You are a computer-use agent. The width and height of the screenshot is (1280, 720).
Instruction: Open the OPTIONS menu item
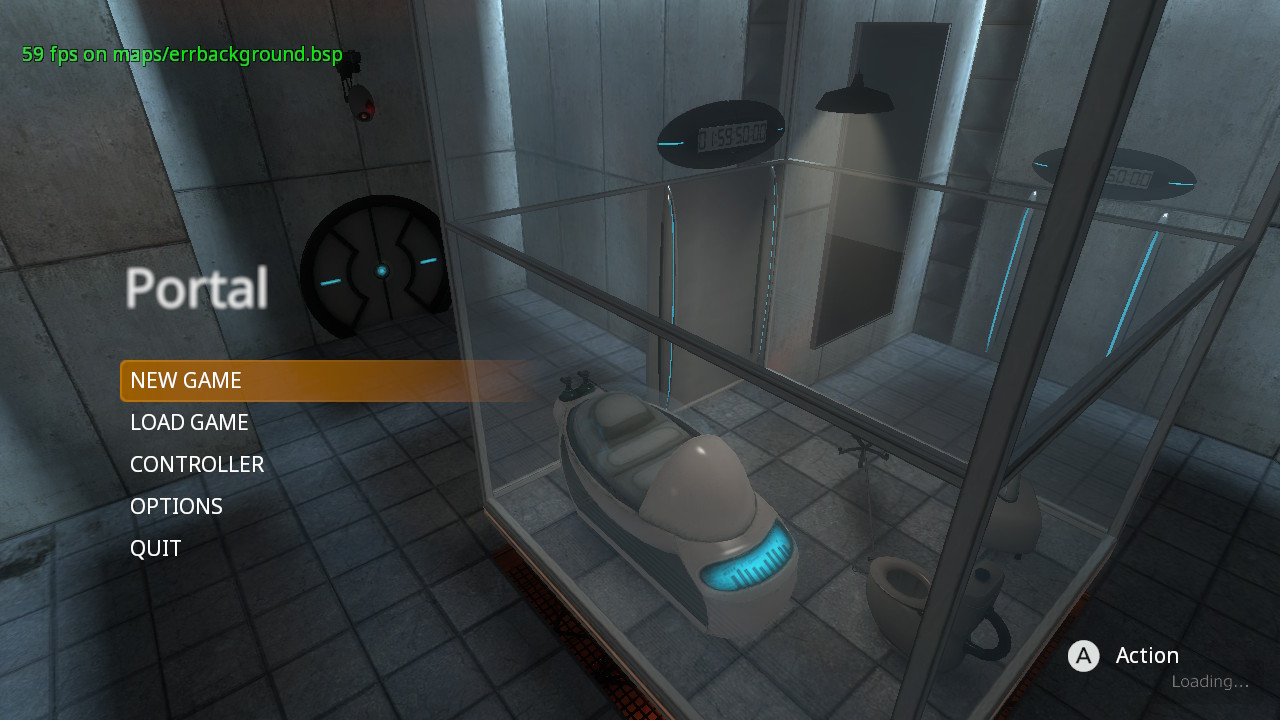176,506
